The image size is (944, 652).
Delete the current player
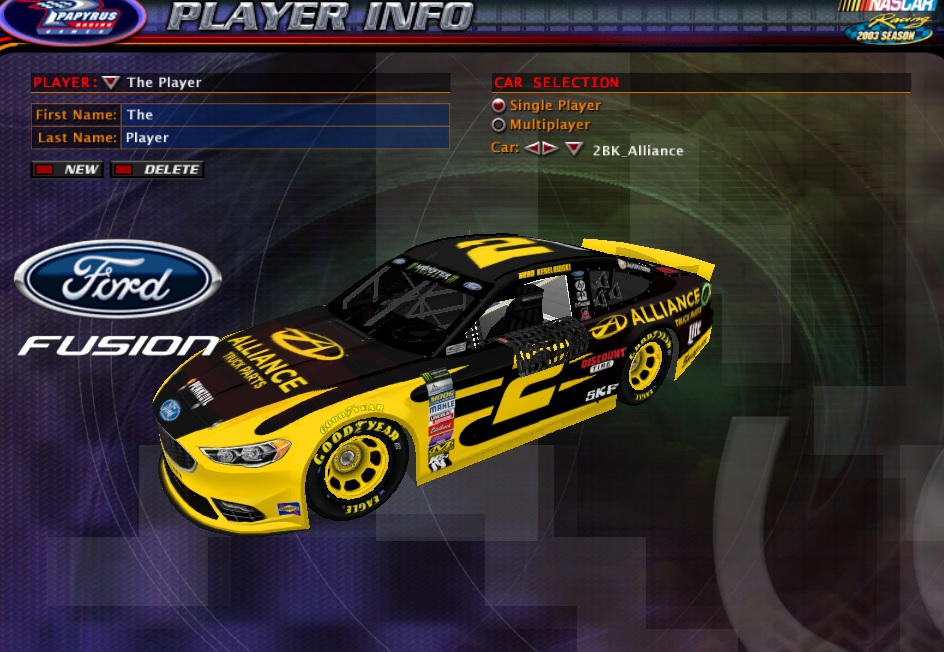[x=158, y=170]
